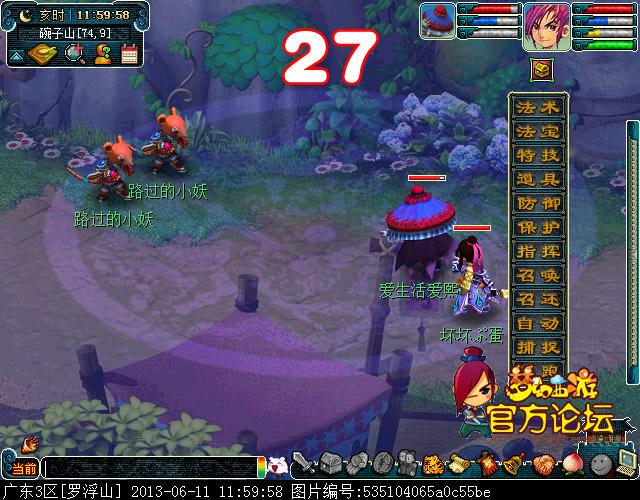Select the 特技 special skill command
The width and height of the screenshot is (640, 500).
pos(538,155)
